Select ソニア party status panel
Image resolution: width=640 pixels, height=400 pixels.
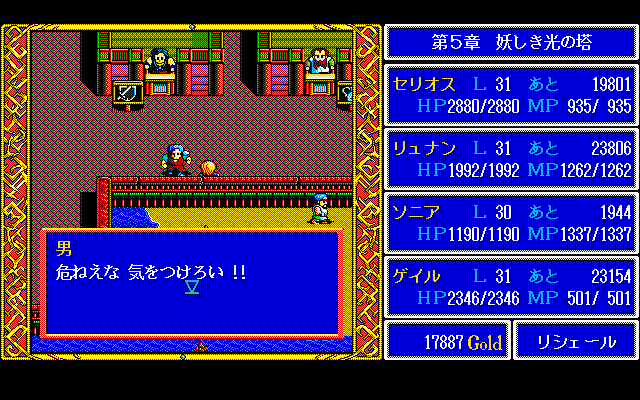(511, 222)
